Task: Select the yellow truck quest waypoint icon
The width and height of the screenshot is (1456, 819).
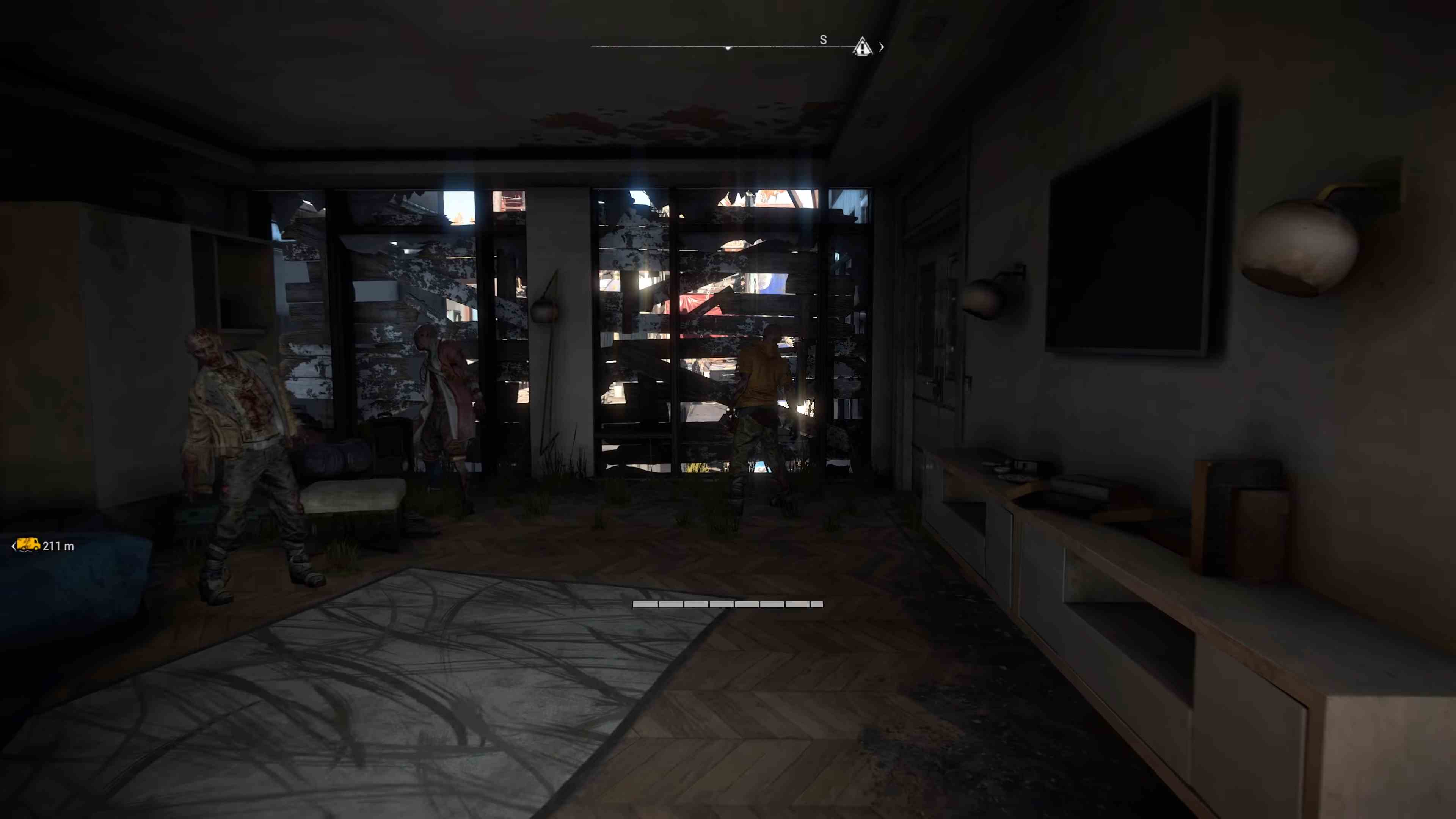Action: (28, 546)
